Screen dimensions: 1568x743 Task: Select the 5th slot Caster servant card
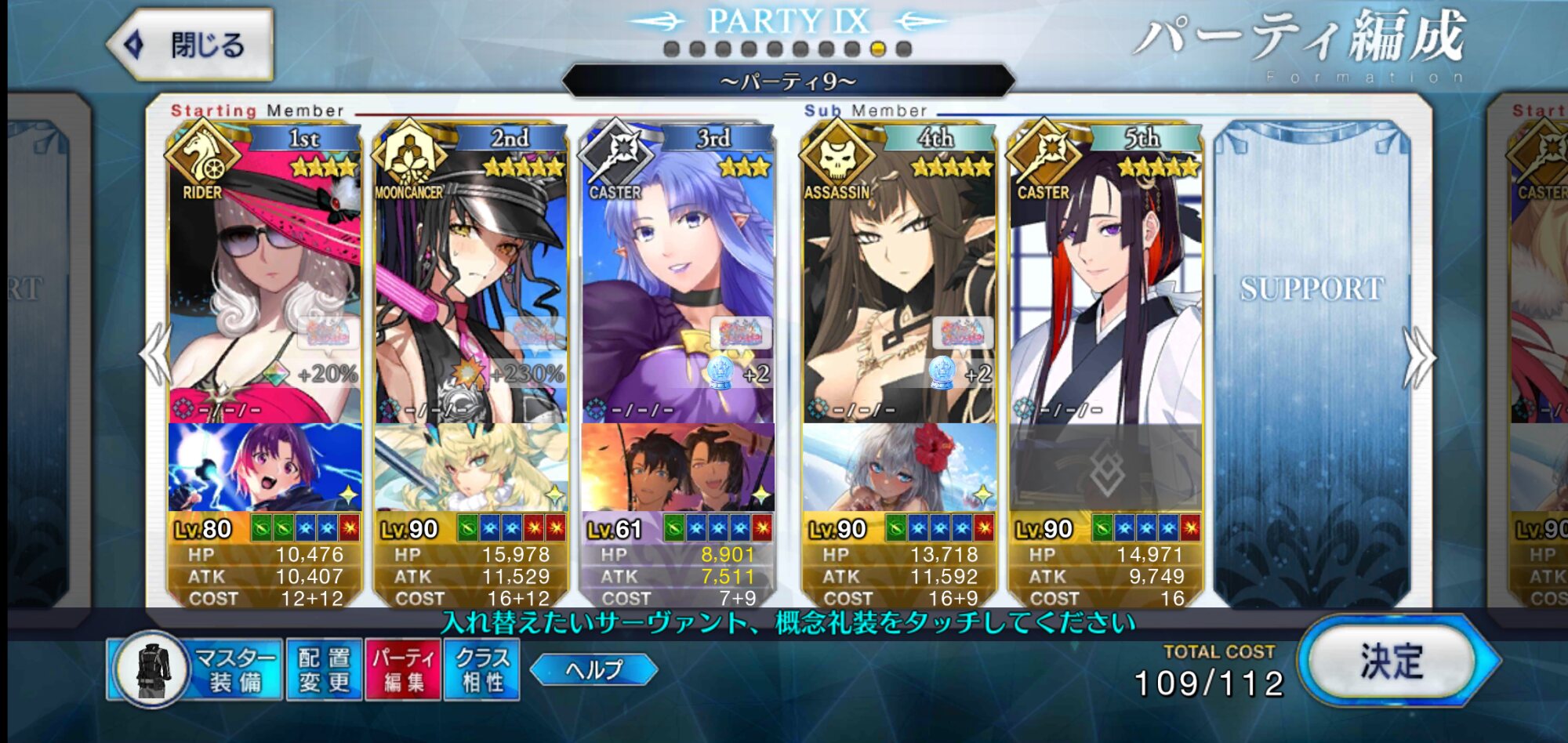1105,282
